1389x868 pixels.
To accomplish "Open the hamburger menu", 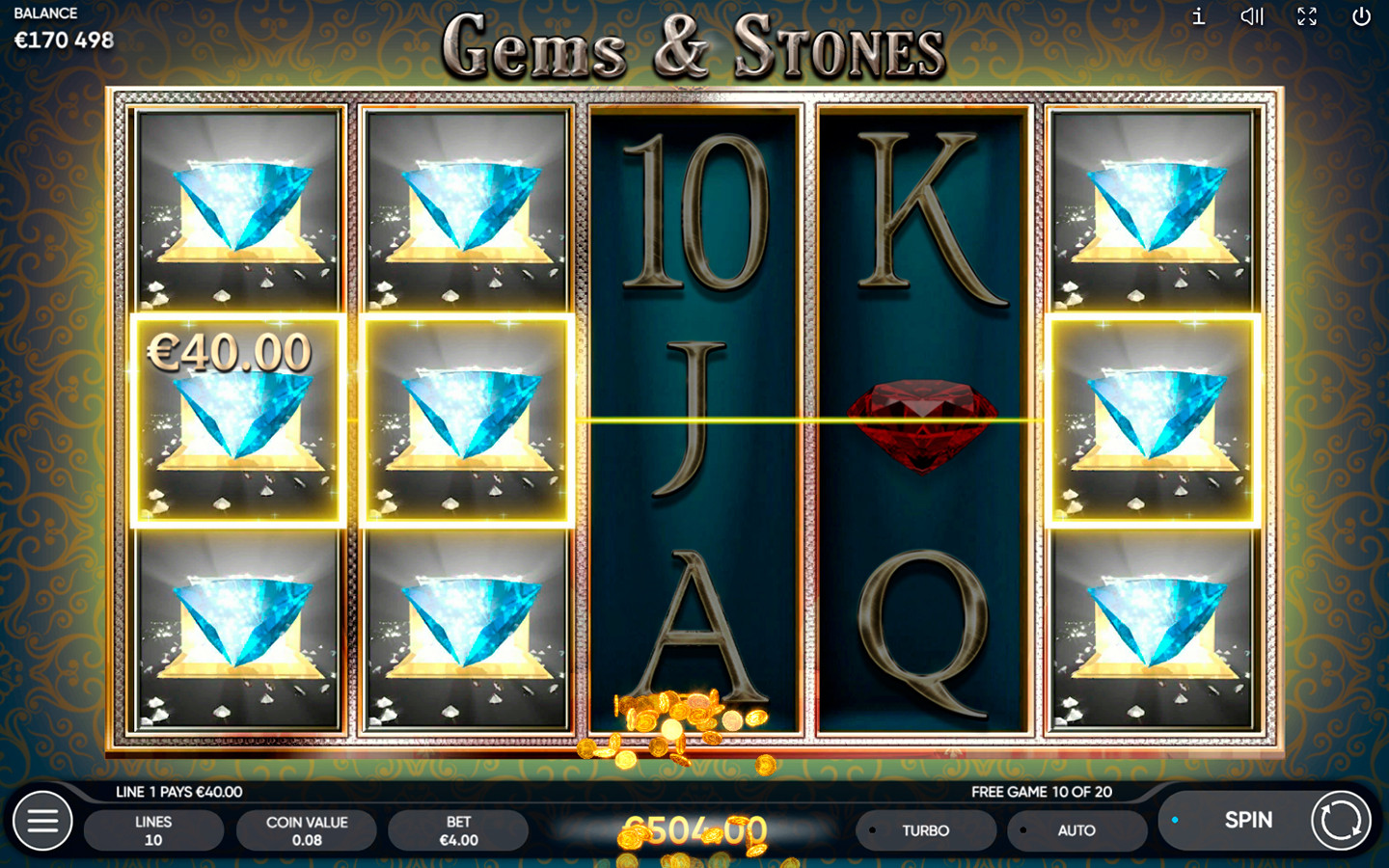I will [42, 821].
